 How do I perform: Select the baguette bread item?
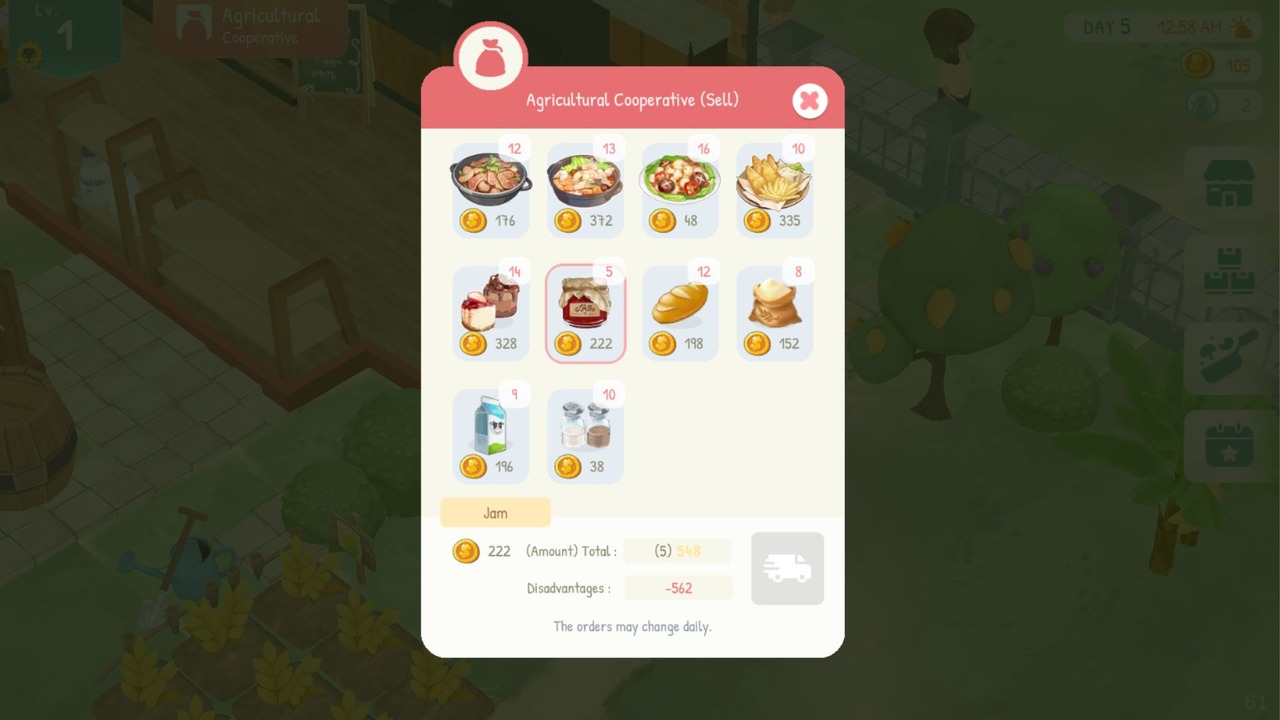pyautogui.click(x=680, y=310)
